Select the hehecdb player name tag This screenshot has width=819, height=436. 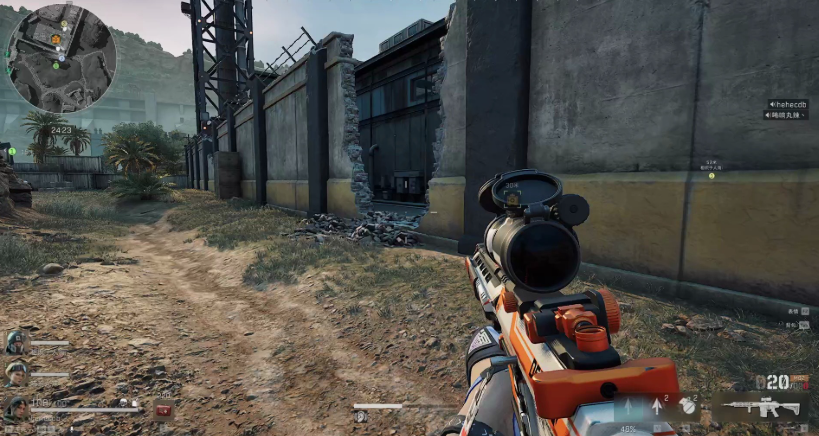point(788,104)
